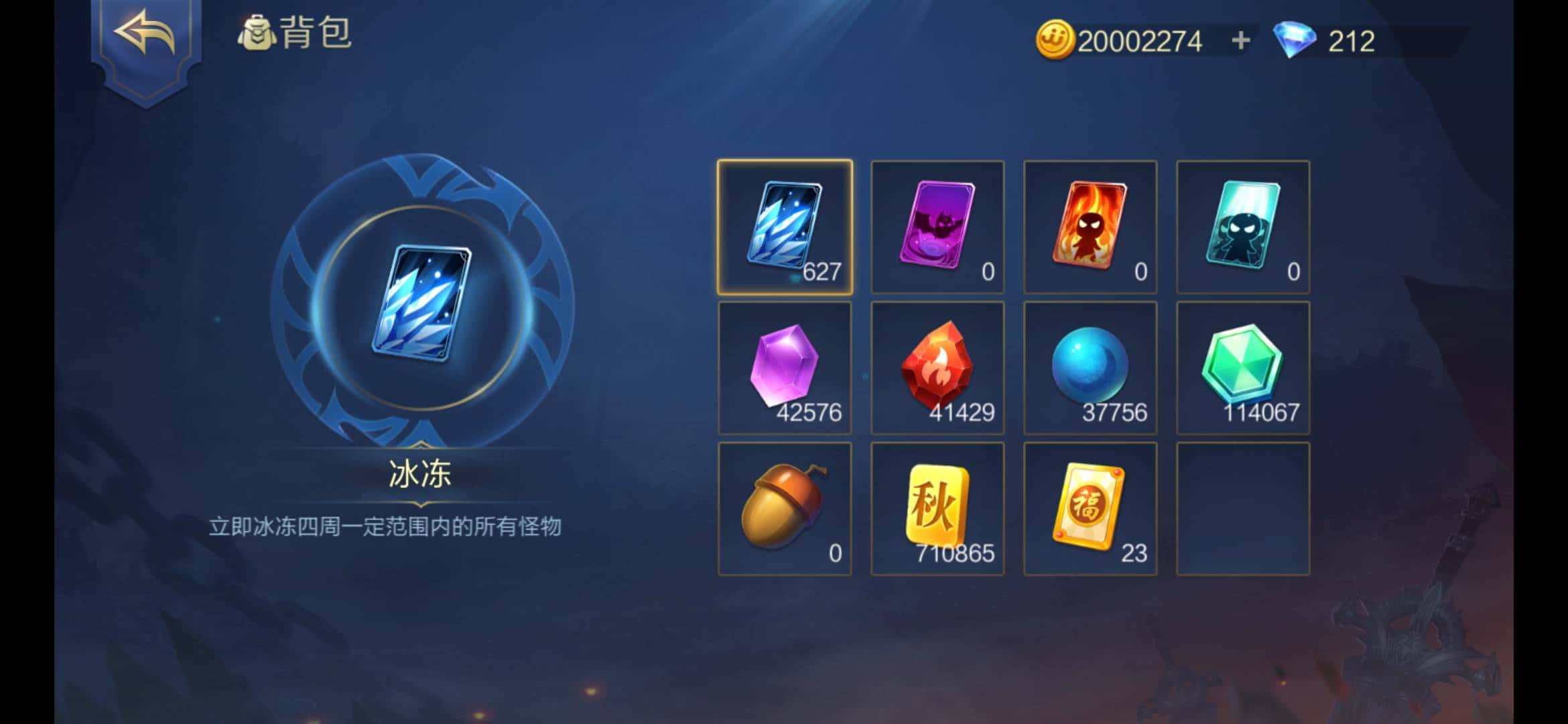
Task: Select the frozen ice crystal card with 627 count
Action: point(785,225)
